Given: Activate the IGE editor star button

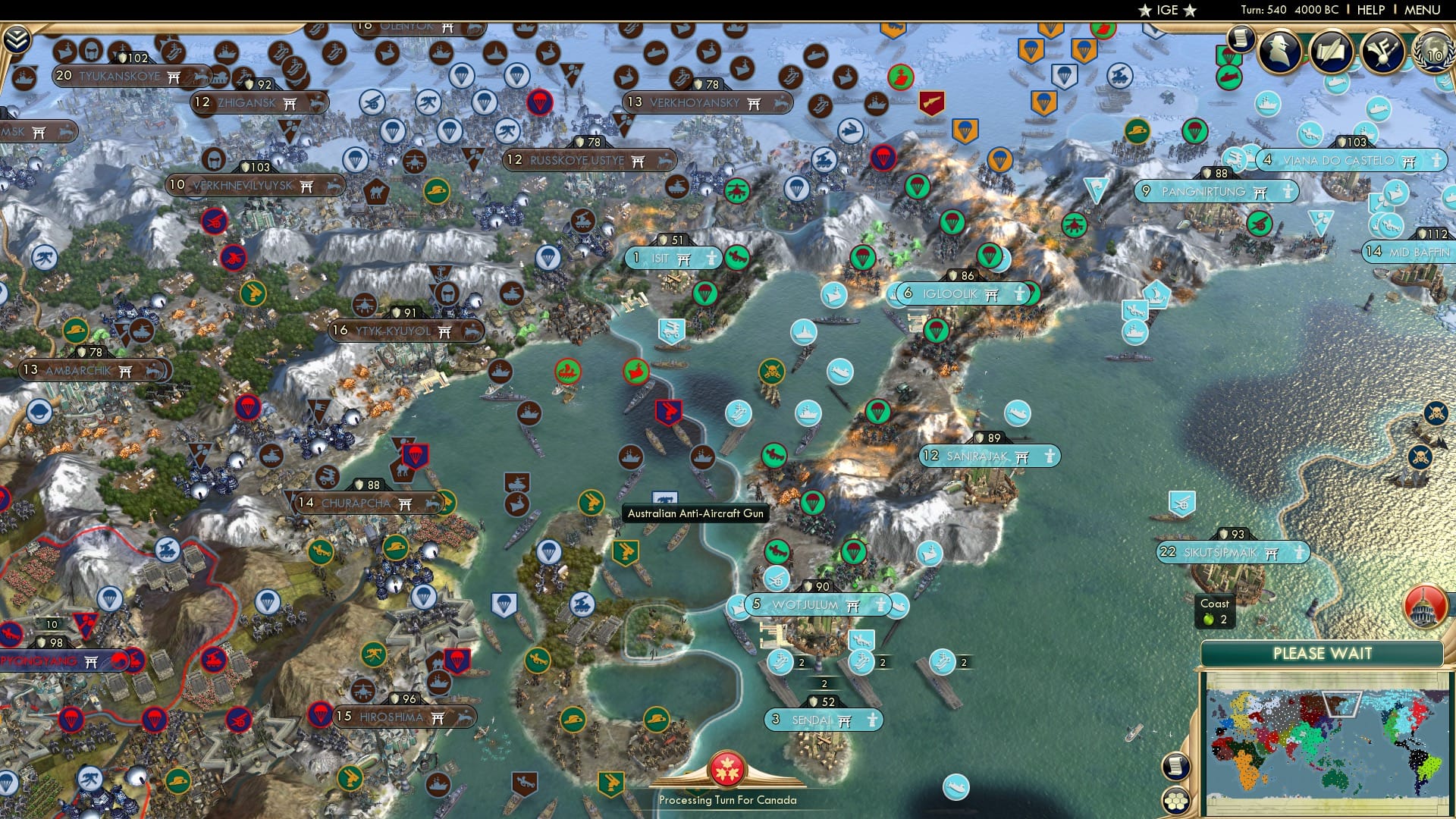Looking at the screenshot, I should click(x=1165, y=11).
